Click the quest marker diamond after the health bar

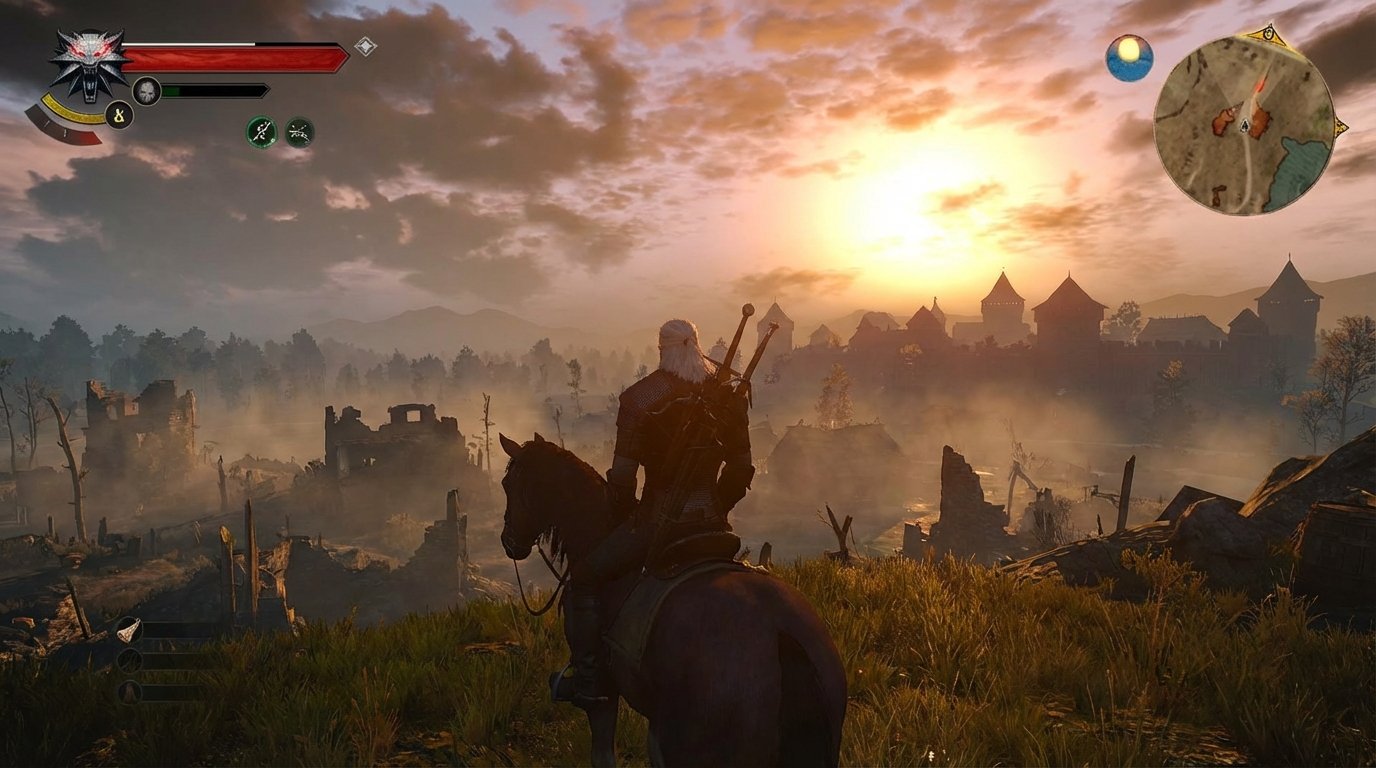pos(365,45)
